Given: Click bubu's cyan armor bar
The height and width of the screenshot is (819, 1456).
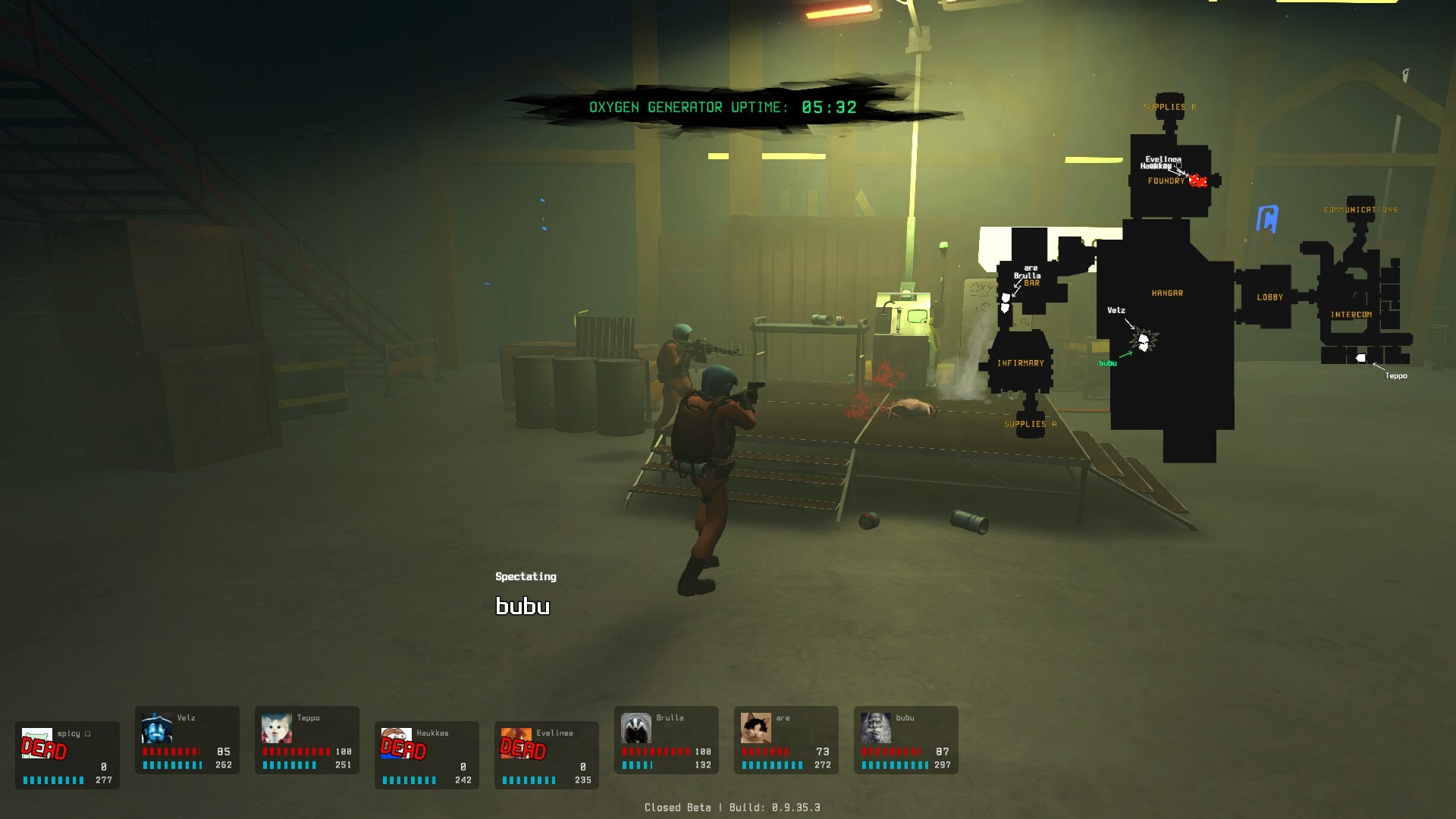Looking at the screenshot, I should click(895, 765).
